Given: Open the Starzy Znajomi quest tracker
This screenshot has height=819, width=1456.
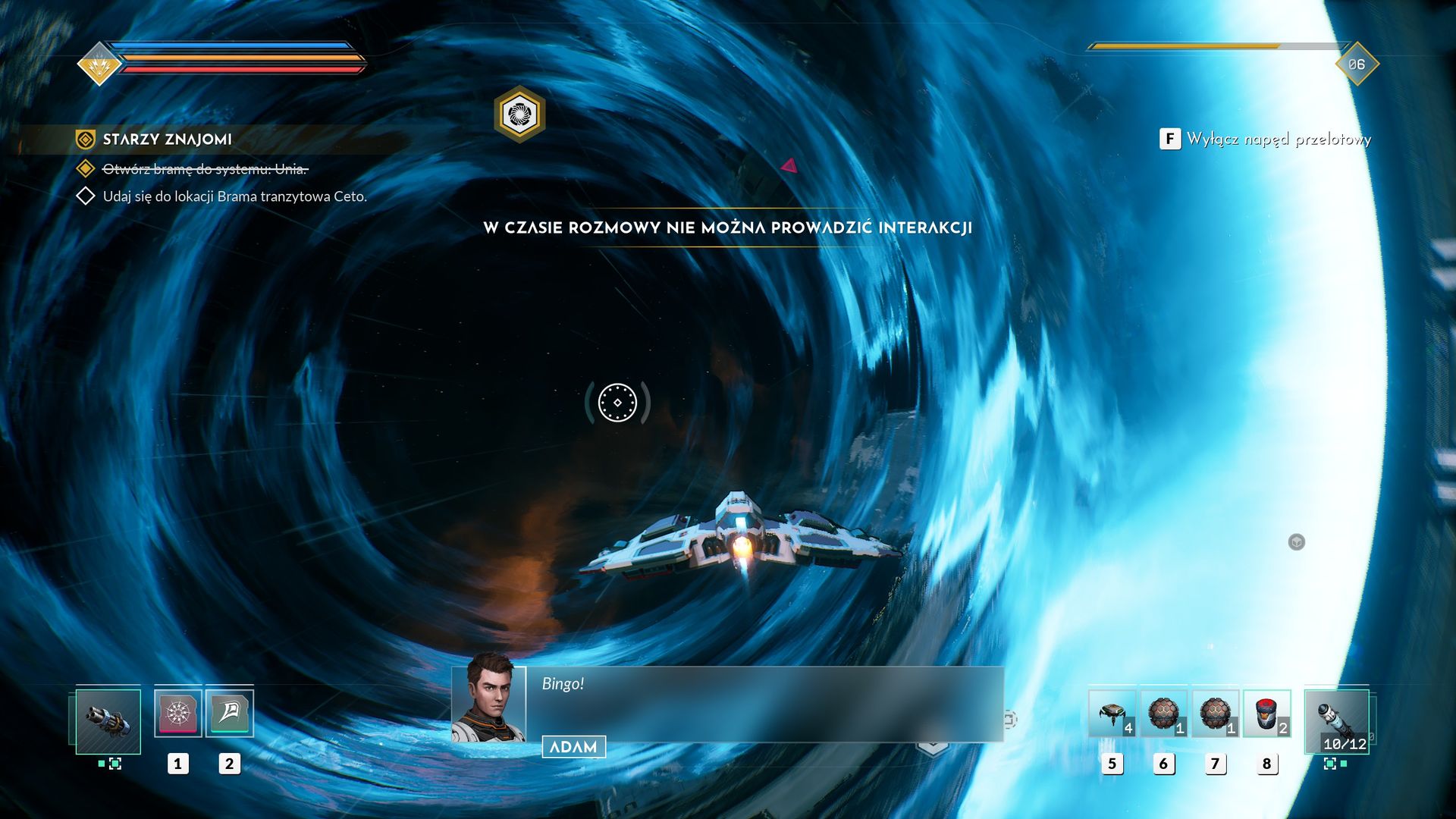Looking at the screenshot, I should pyautogui.click(x=167, y=140).
